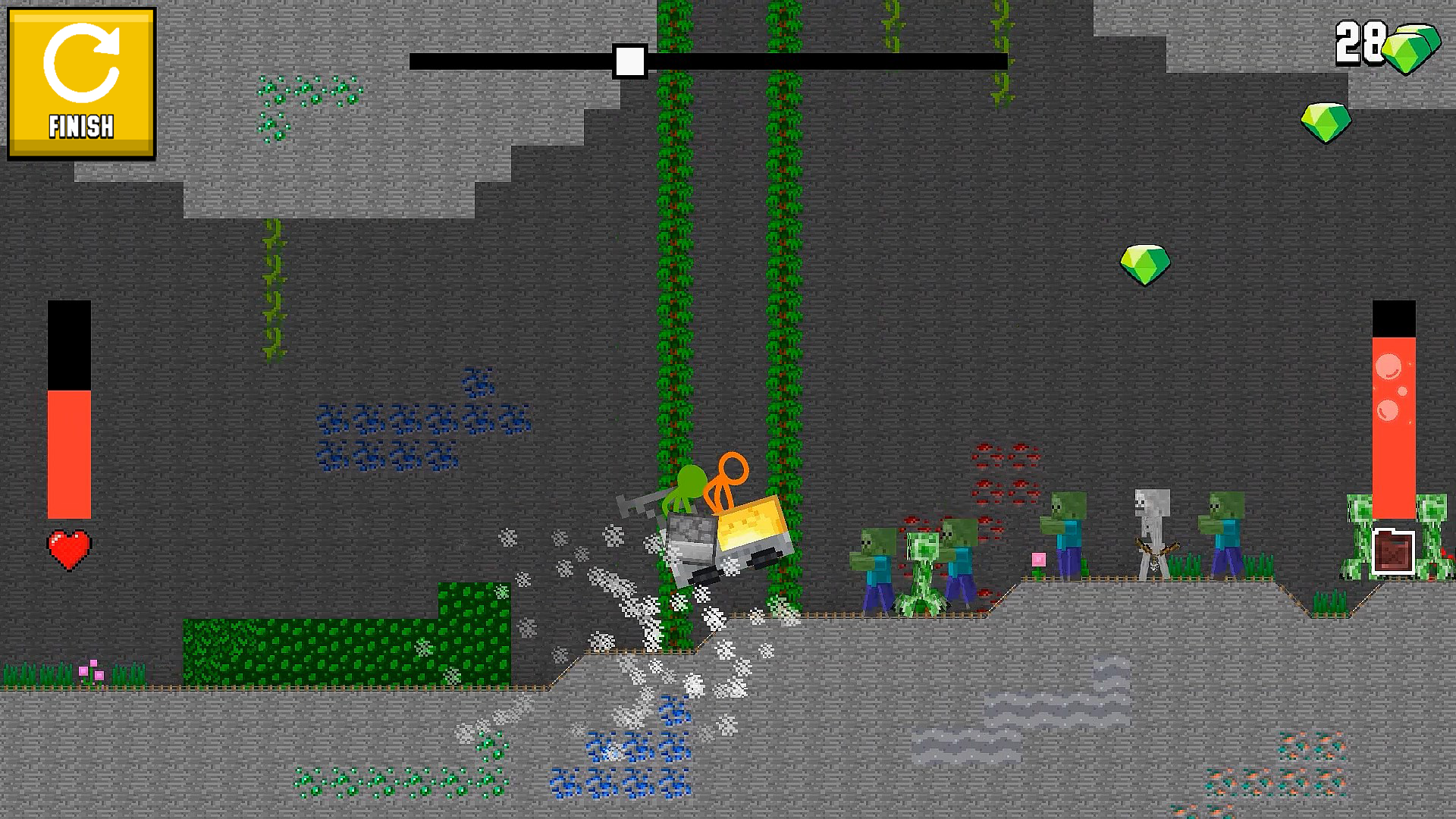Click the pink flower near the zombies

tap(1037, 557)
